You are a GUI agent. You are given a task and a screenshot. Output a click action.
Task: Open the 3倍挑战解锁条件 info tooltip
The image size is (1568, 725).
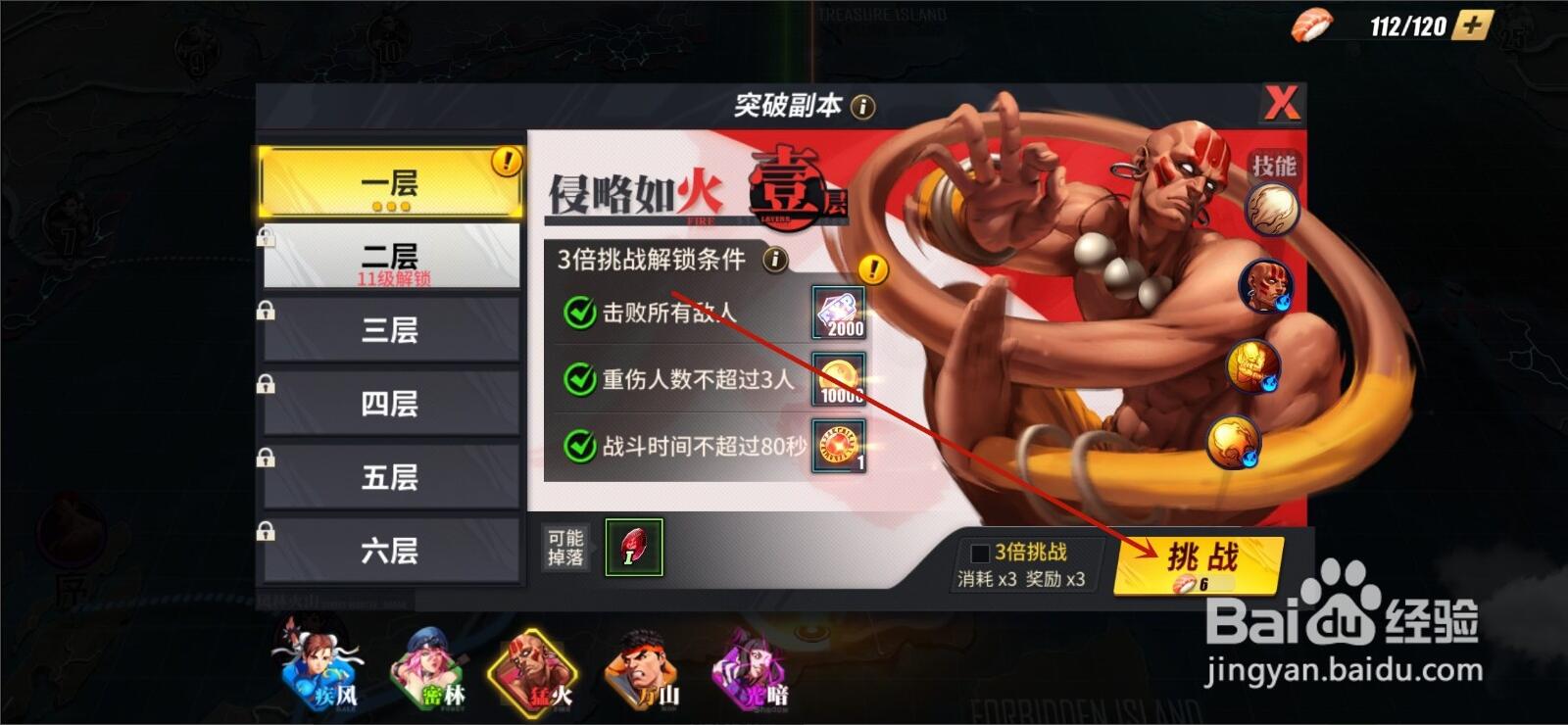point(773,259)
